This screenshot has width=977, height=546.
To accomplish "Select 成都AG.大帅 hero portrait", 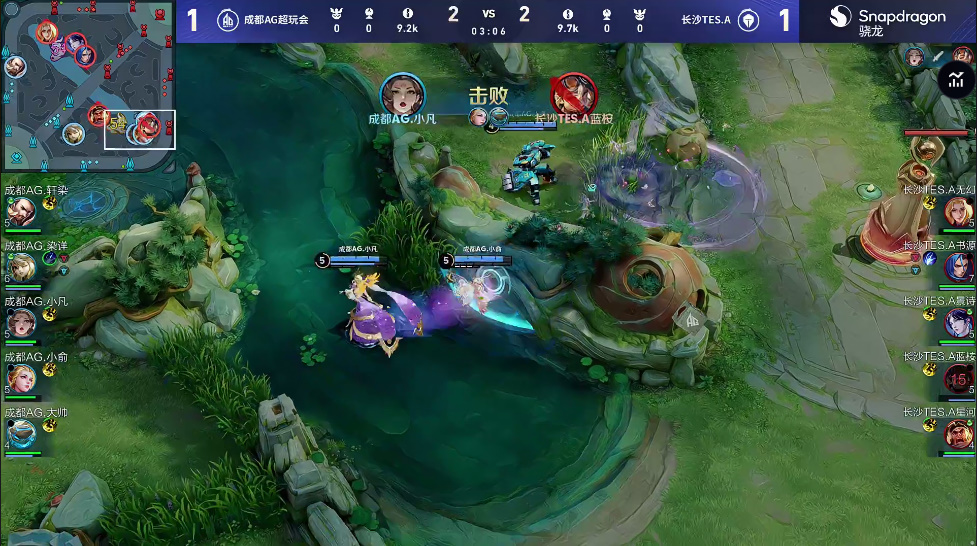I will pos(22,434).
